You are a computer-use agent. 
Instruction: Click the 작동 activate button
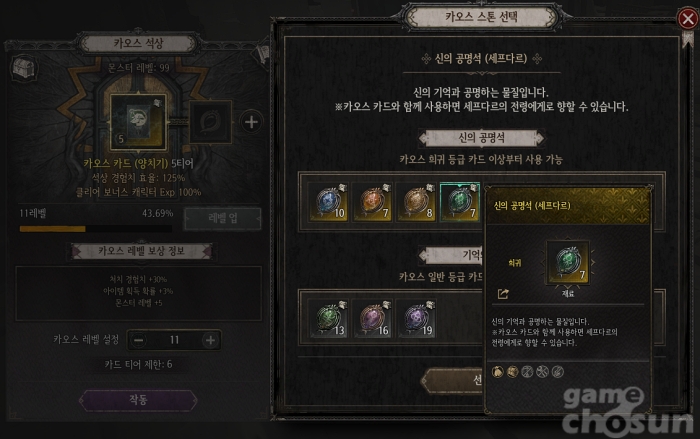(138, 400)
